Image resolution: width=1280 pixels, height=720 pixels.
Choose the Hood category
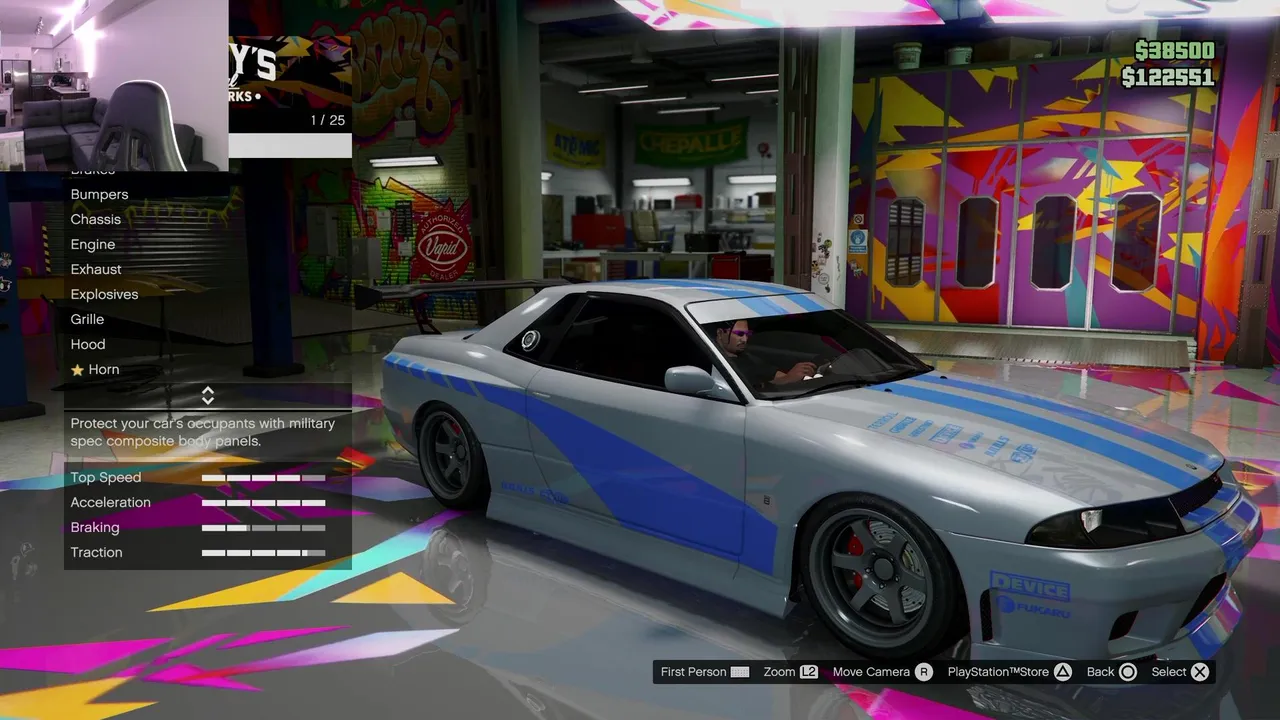coord(88,344)
